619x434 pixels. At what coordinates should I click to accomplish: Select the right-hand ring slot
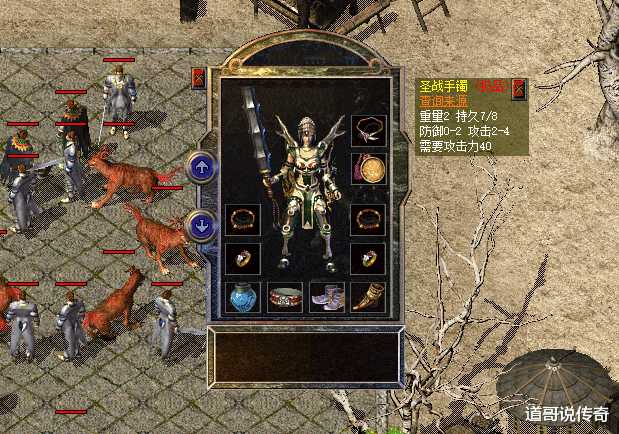coord(369,257)
